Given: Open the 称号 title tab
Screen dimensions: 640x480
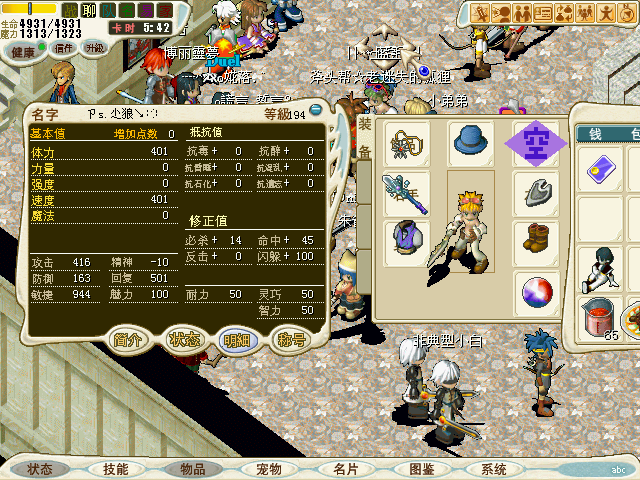Looking at the screenshot, I should pos(291,339).
